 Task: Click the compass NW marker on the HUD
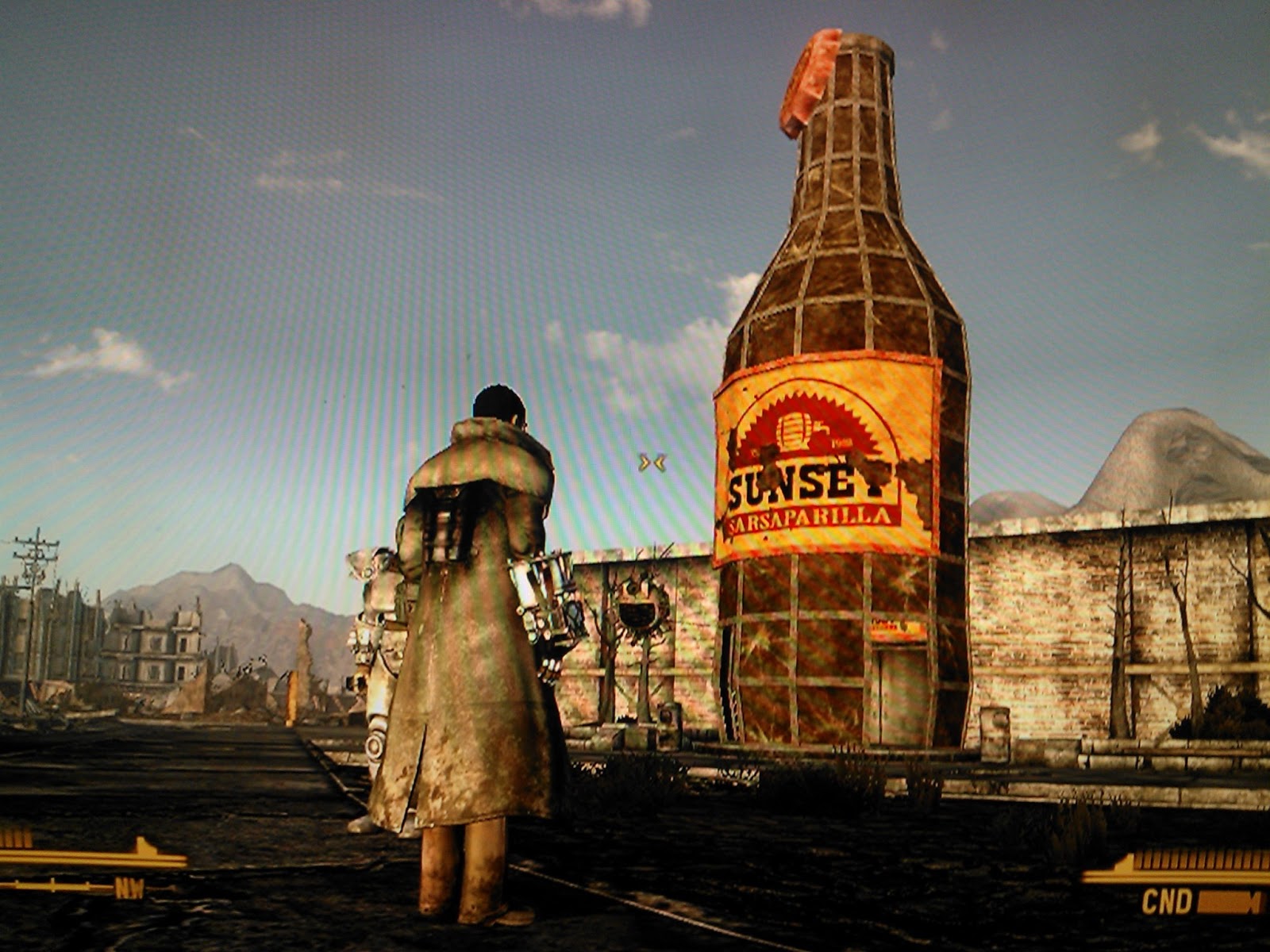coord(129,886)
